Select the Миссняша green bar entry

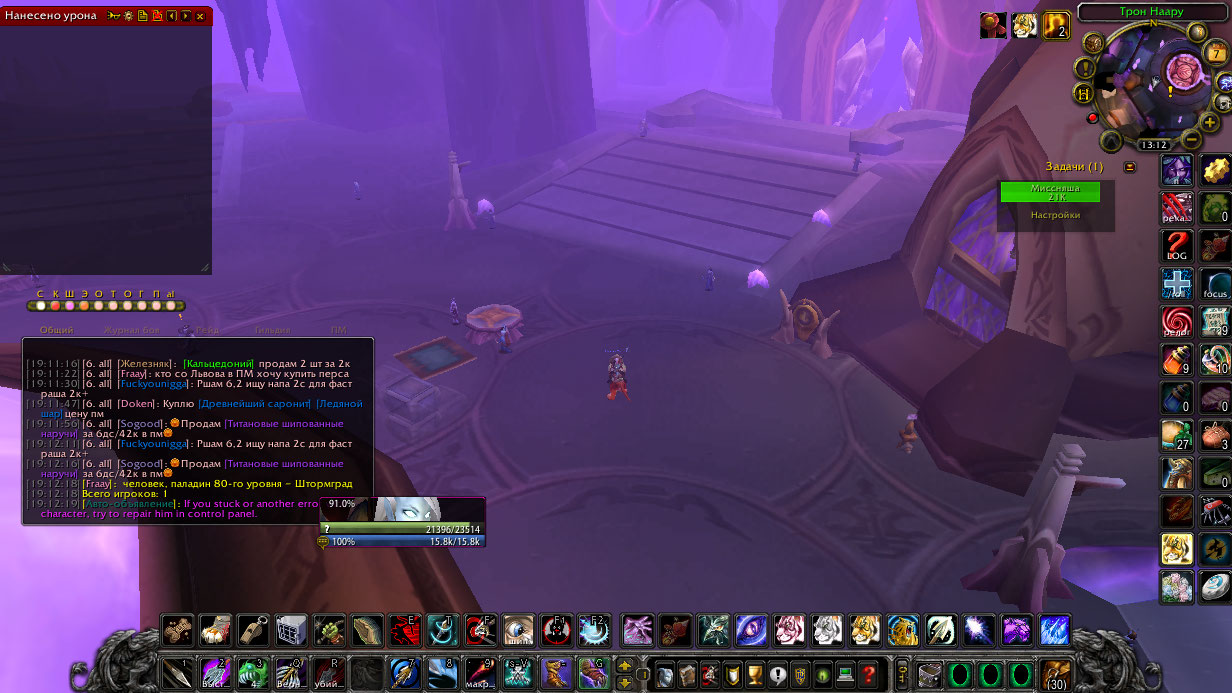(1050, 192)
